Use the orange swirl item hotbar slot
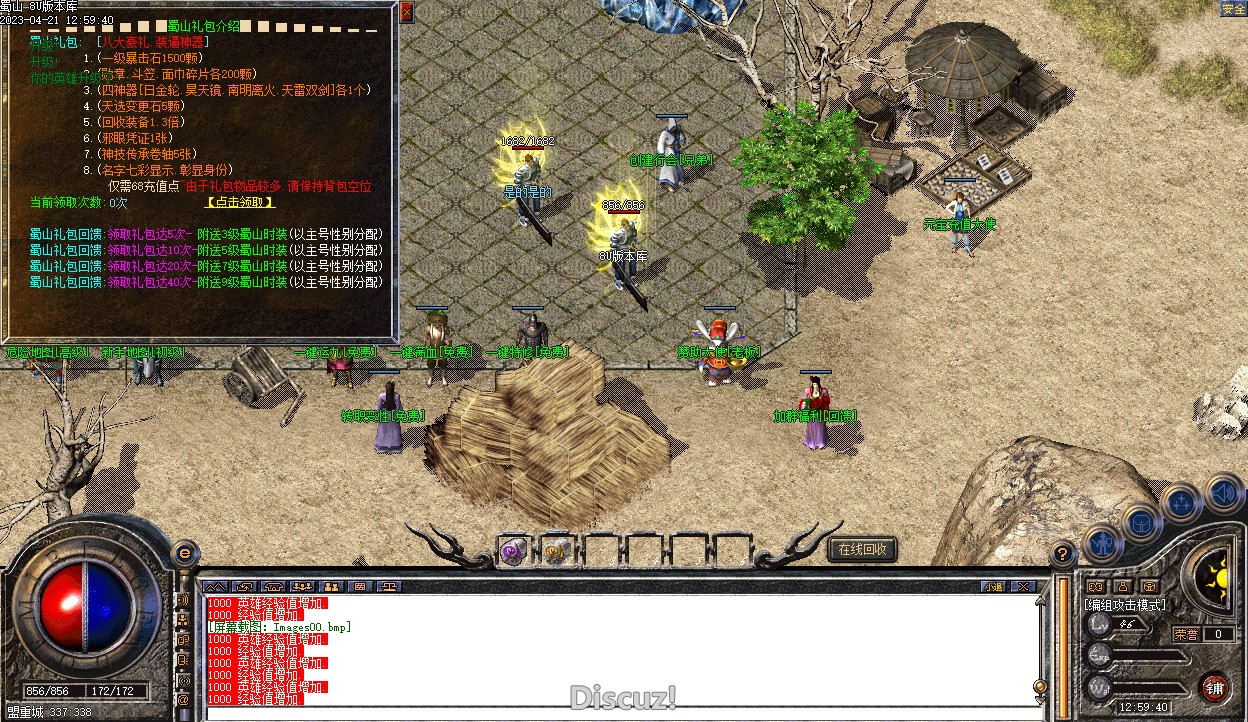Screen dimensions: 1248x722 [x=555, y=550]
